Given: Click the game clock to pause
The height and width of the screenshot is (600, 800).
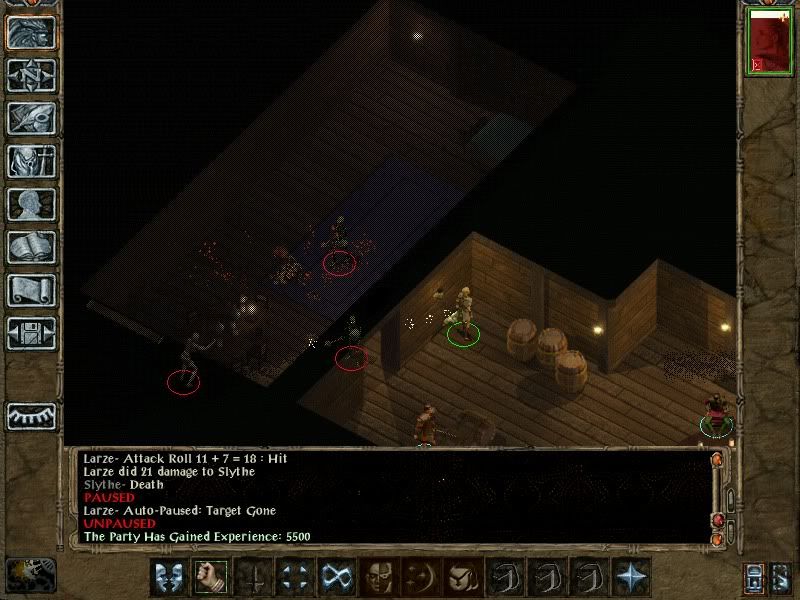Looking at the screenshot, I should pos(28,574).
